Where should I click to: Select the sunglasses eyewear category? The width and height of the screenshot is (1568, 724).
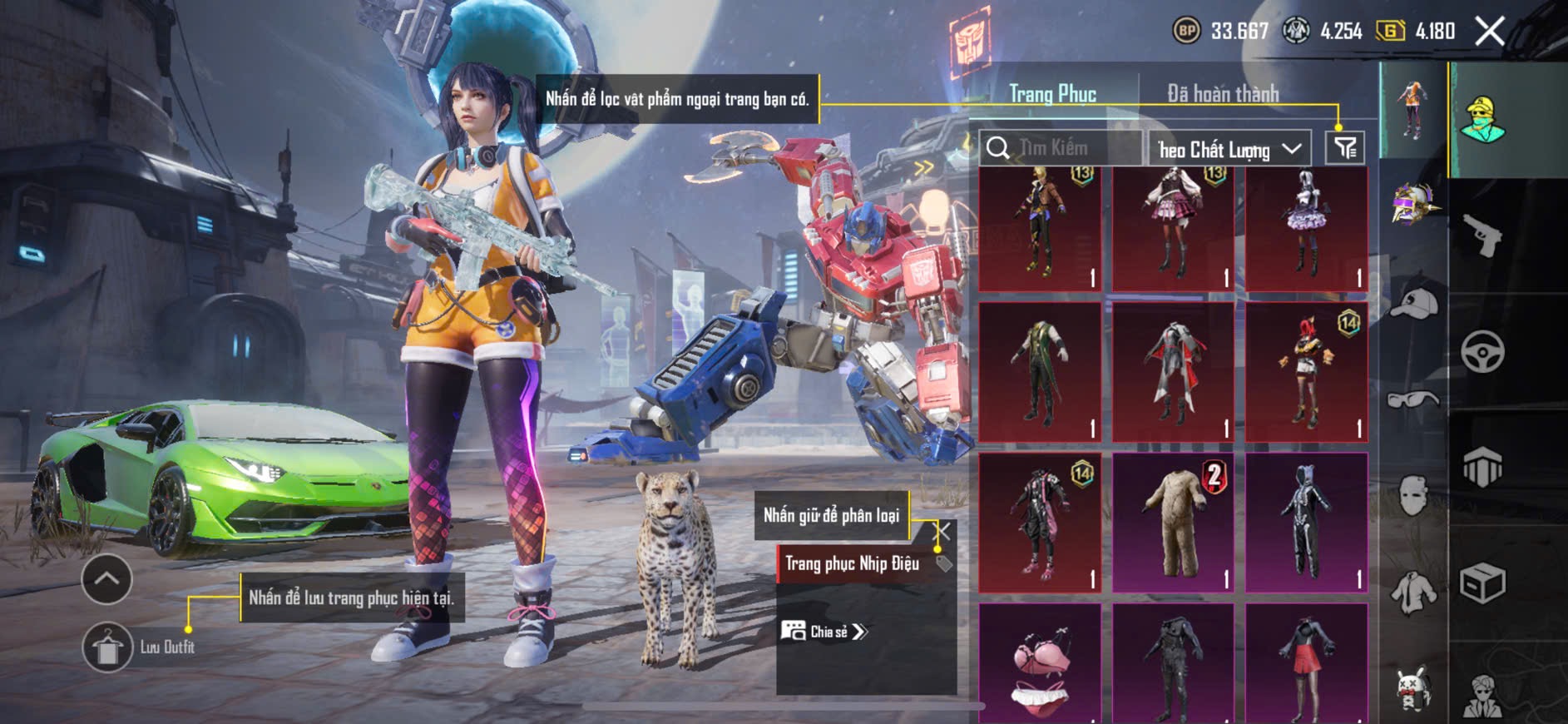click(x=1413, y=399)
